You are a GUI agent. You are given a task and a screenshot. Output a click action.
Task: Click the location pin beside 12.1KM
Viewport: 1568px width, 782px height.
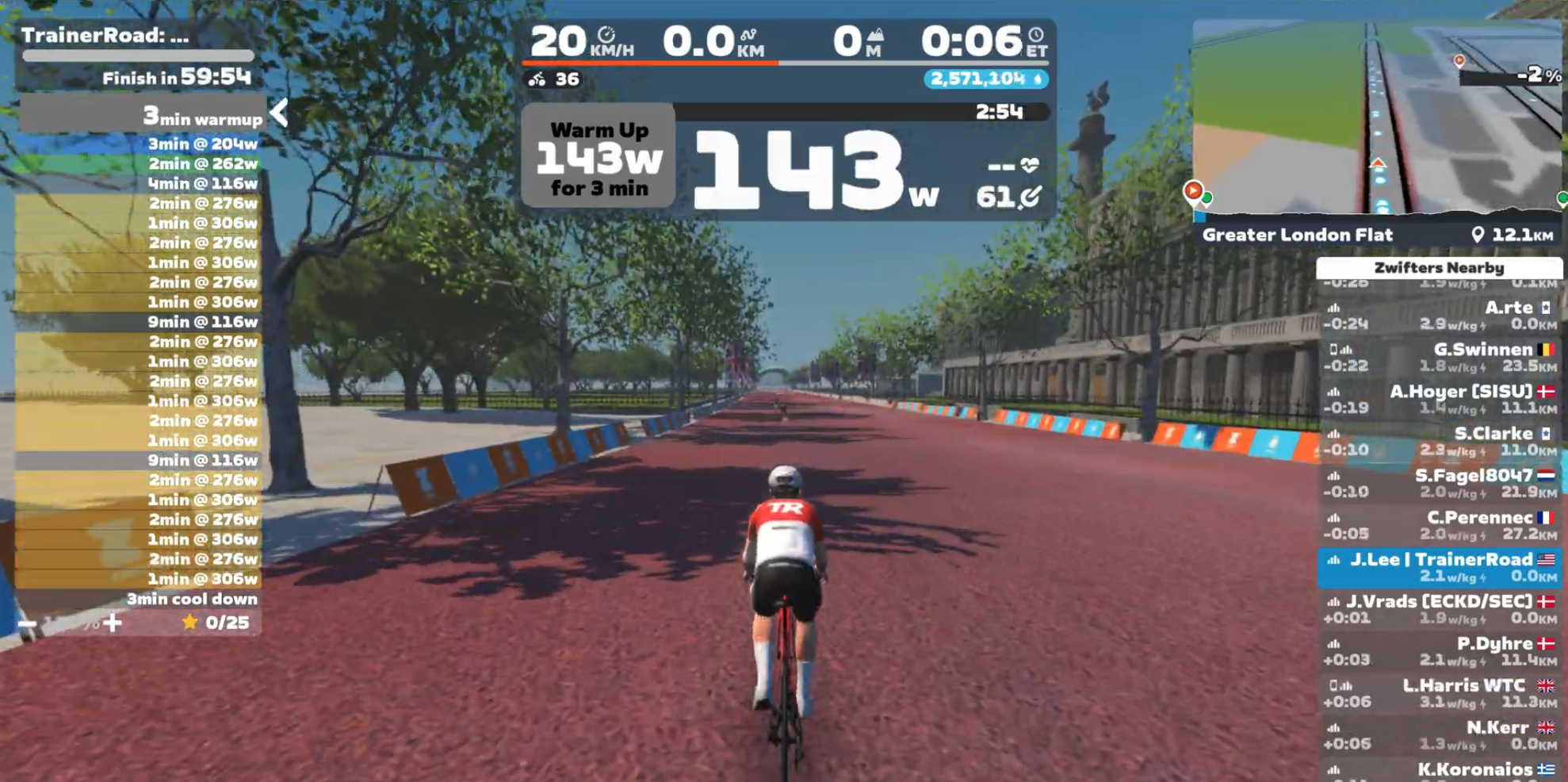pyautogui.click(x=1476, y=235)
